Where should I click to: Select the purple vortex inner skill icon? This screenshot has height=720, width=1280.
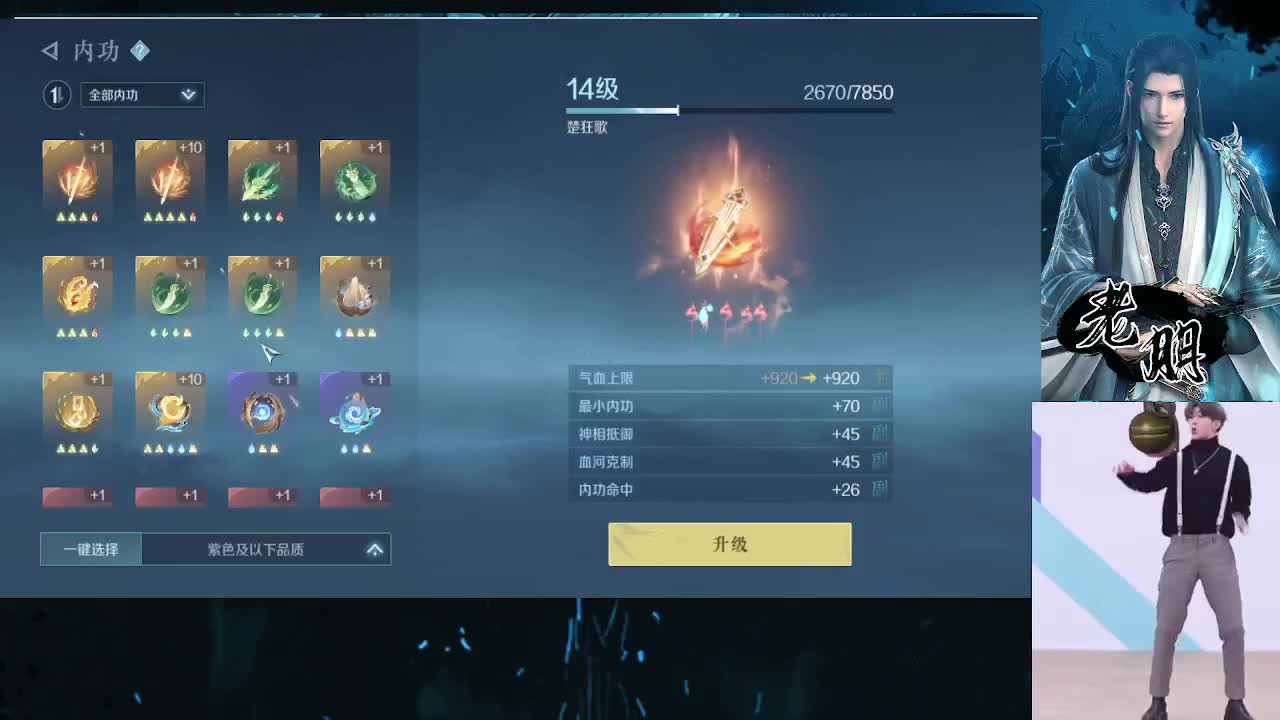coord(262,405)
